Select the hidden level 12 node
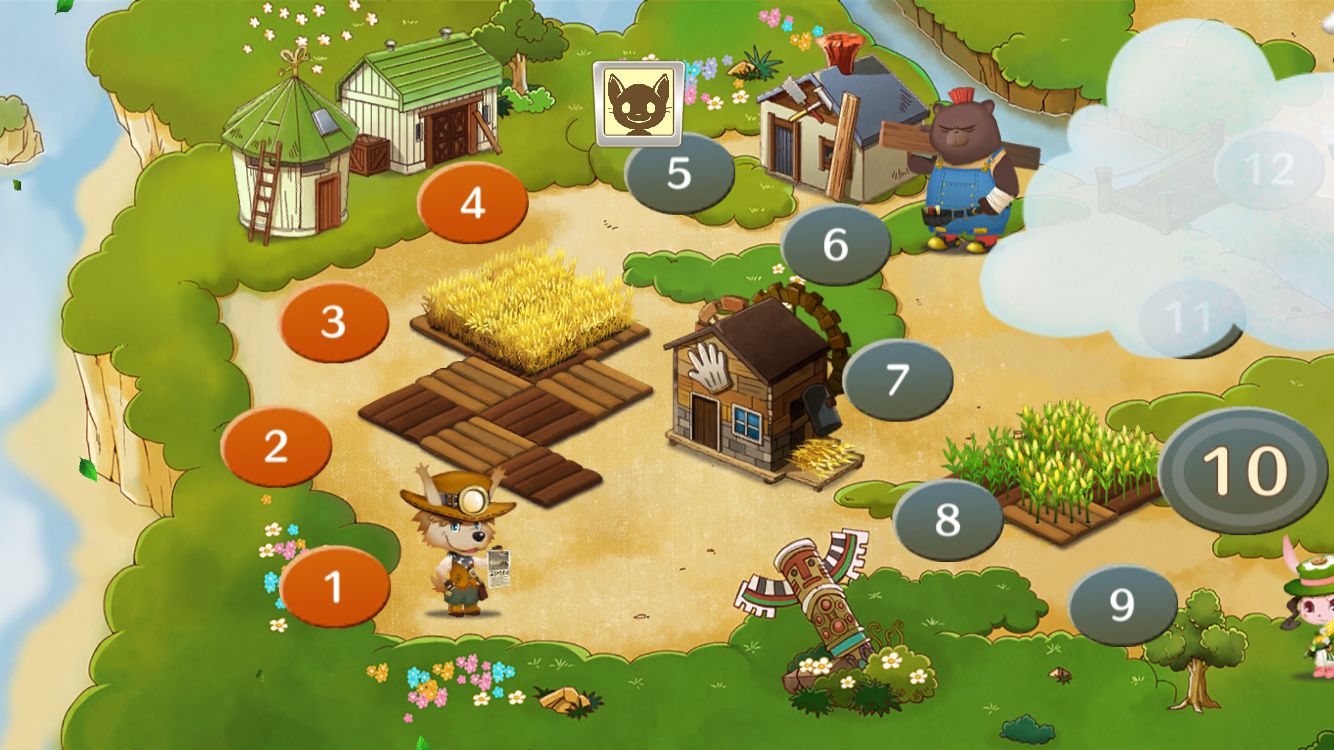Screen dimensions: 1334x750 [x=1269, y=169]
